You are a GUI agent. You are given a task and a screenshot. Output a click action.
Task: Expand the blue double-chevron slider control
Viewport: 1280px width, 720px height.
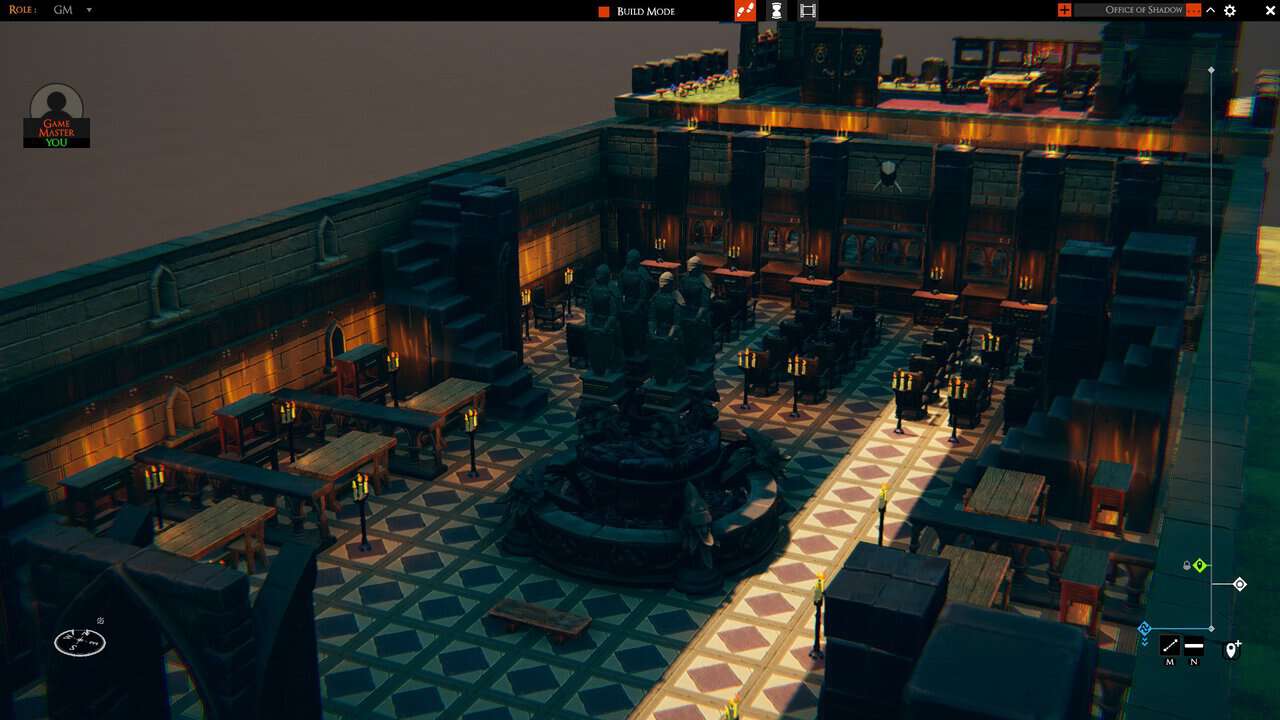coord(1144,641)
